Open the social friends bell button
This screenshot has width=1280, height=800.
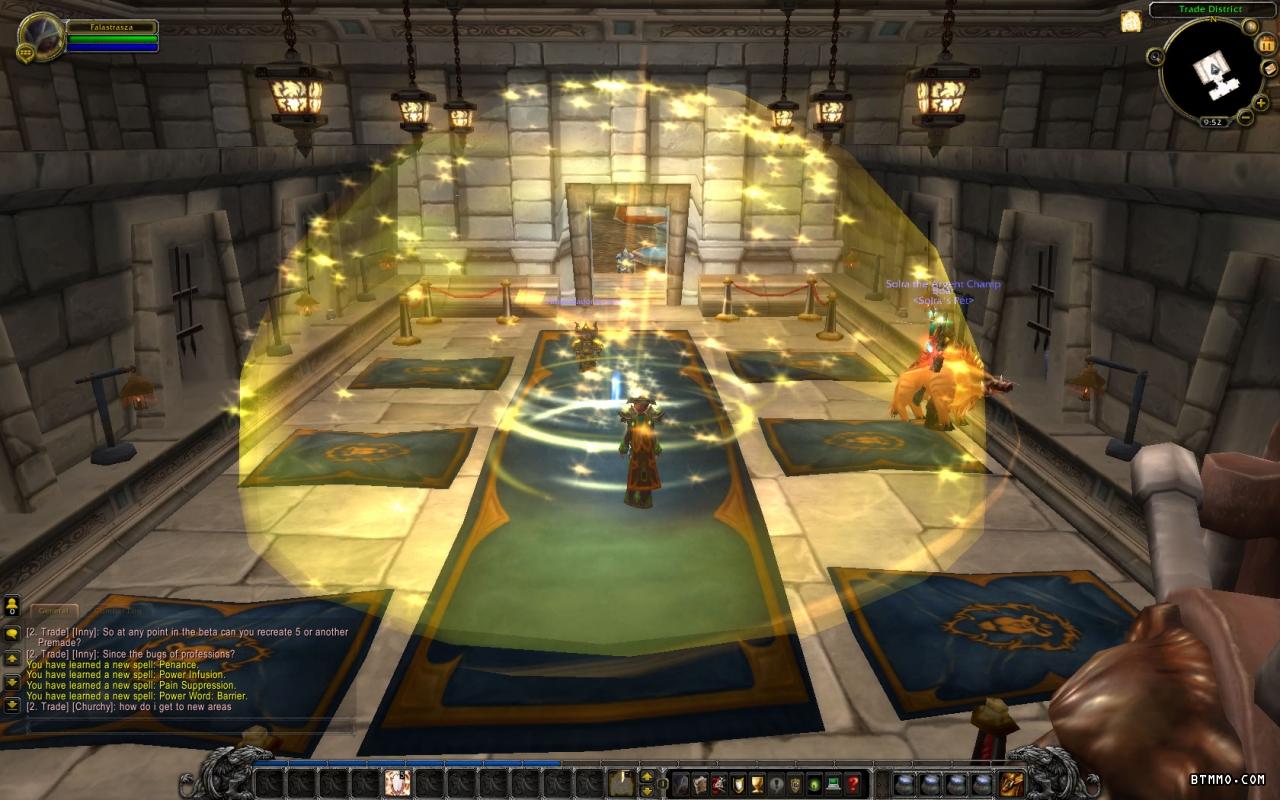tap(12, 605)
